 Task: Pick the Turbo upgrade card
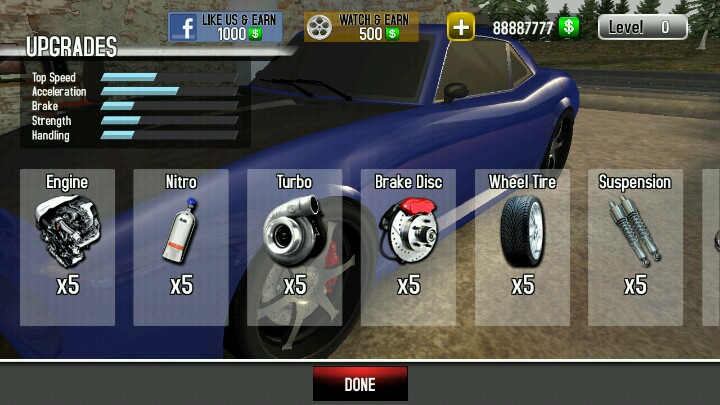(x=295, y=247)
